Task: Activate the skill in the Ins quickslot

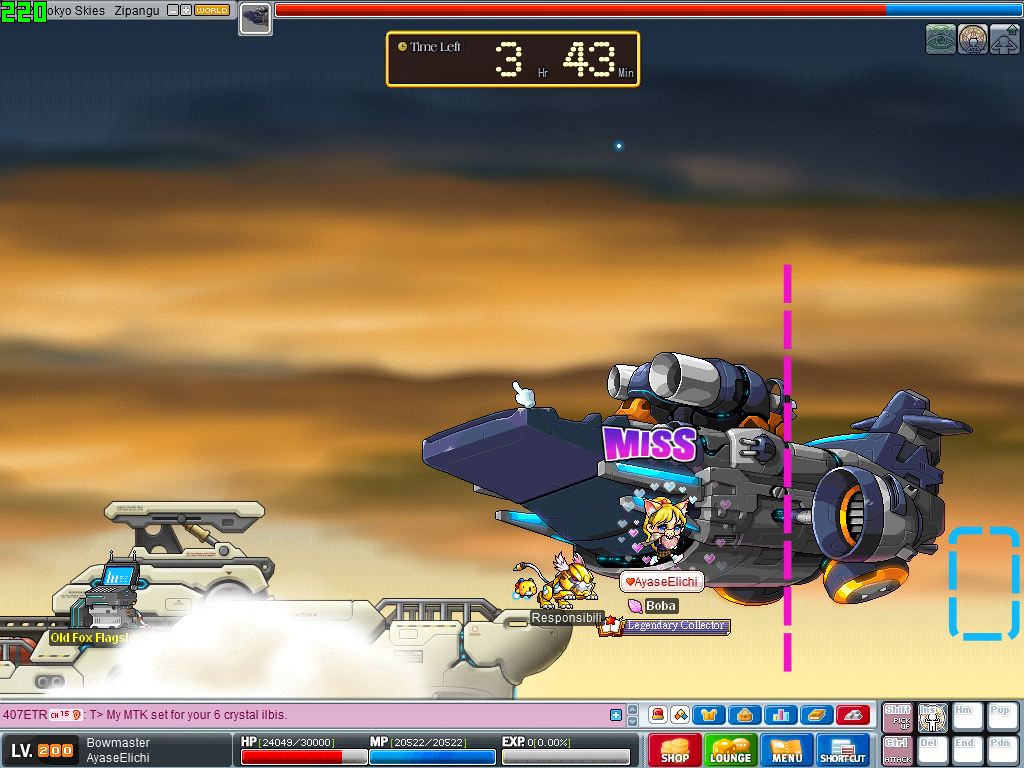Action: pos(933,717)
